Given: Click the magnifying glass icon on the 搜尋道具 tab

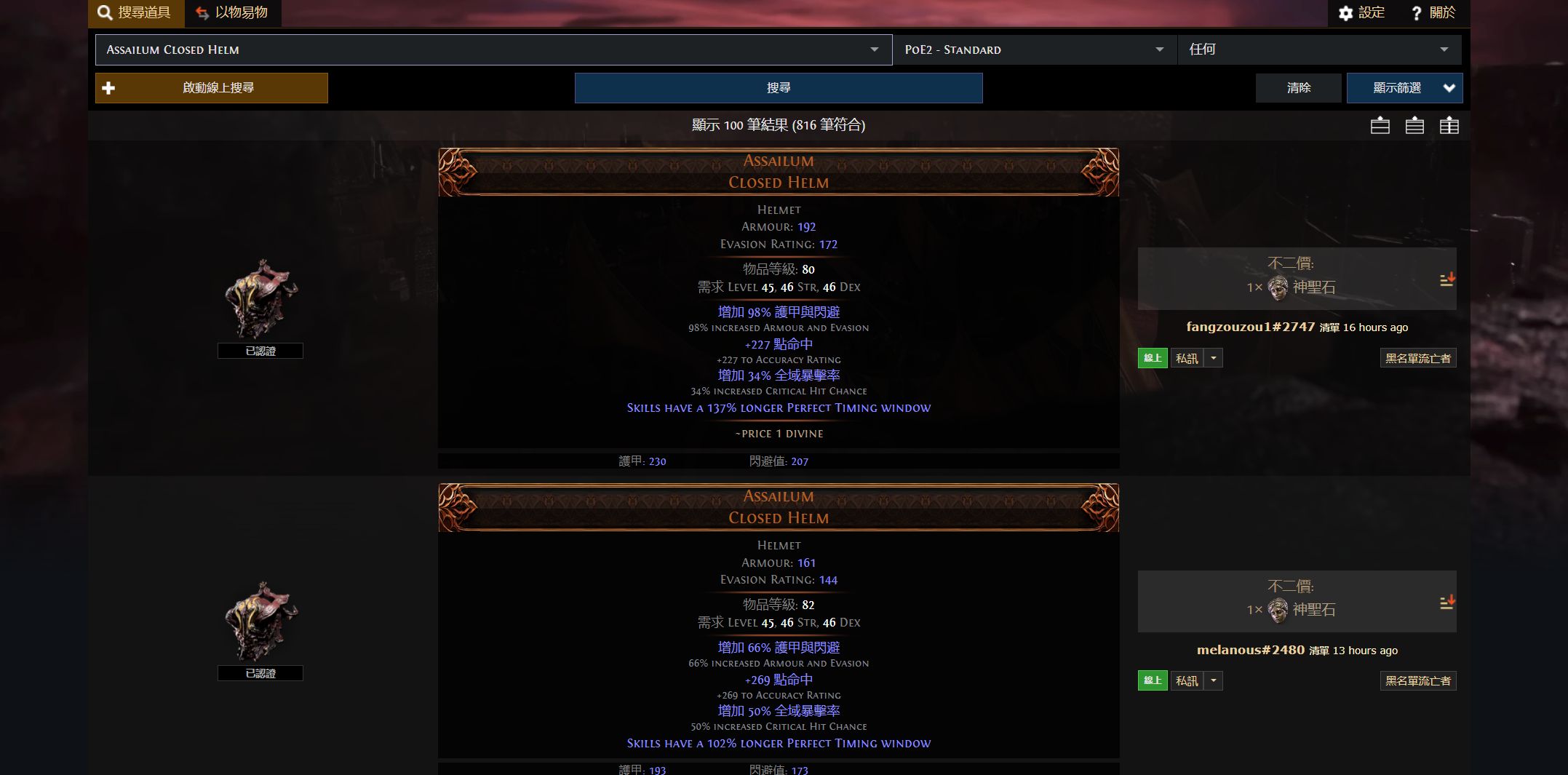Looking at the screenshot, I should 104,12.
